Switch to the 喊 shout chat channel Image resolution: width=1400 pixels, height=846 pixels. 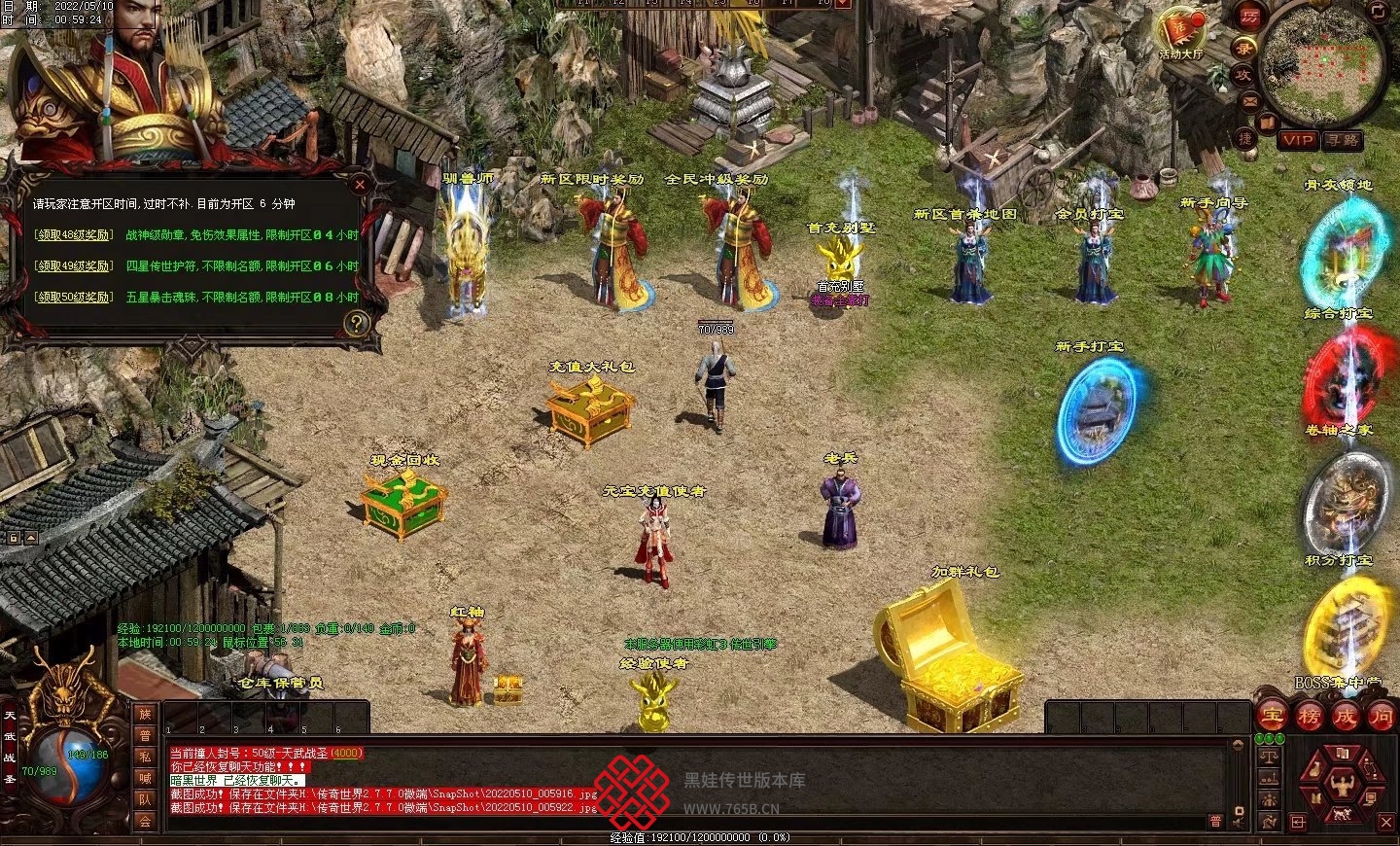[x=145, y=778]
